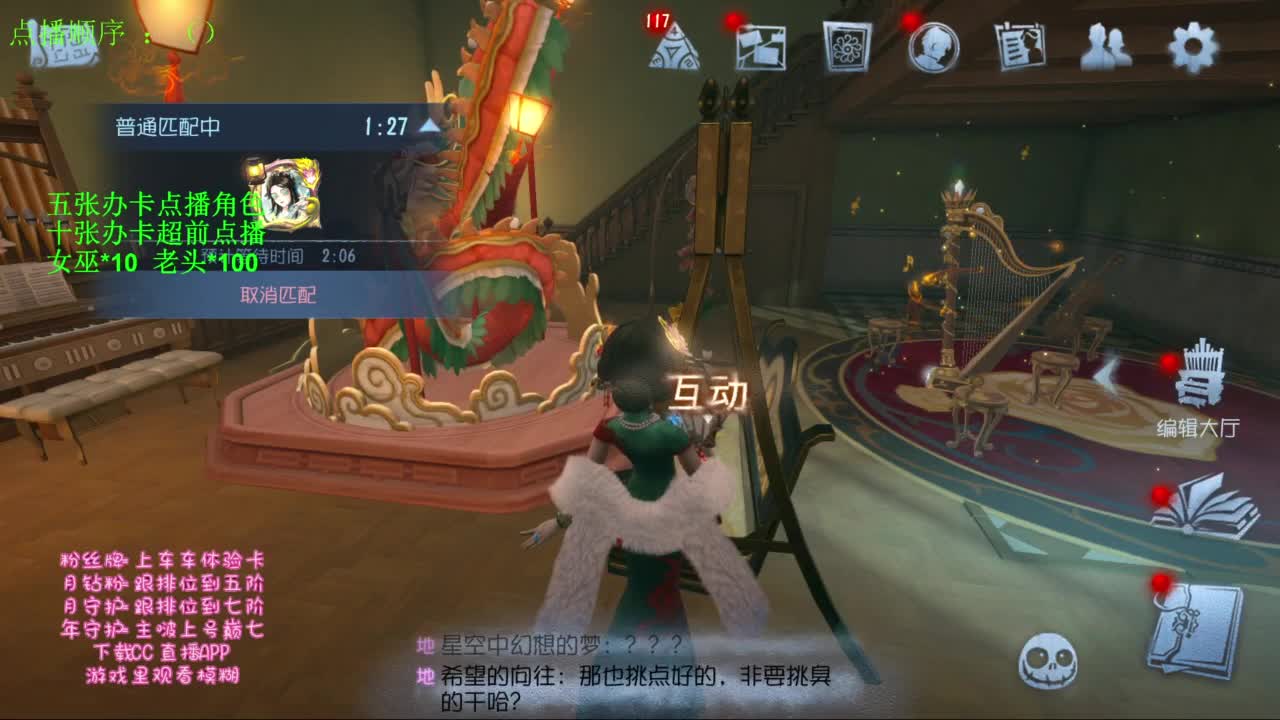Viewport: 1280px width, 720px height.
Task: Click the match timer showing 1:27
Action: pos(386,126)
